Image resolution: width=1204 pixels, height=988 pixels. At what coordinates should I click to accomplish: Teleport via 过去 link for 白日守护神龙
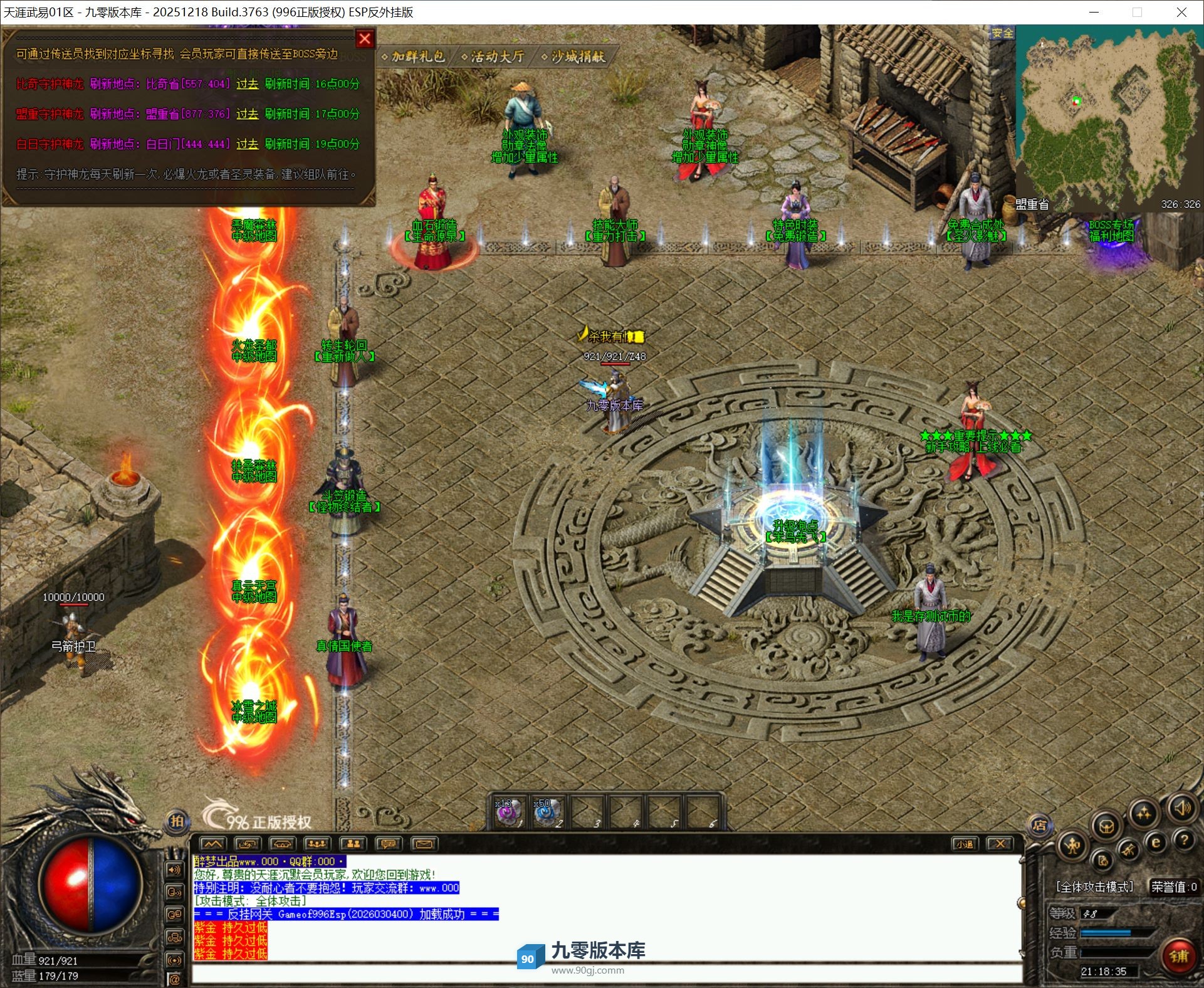[x=247, y=144]
